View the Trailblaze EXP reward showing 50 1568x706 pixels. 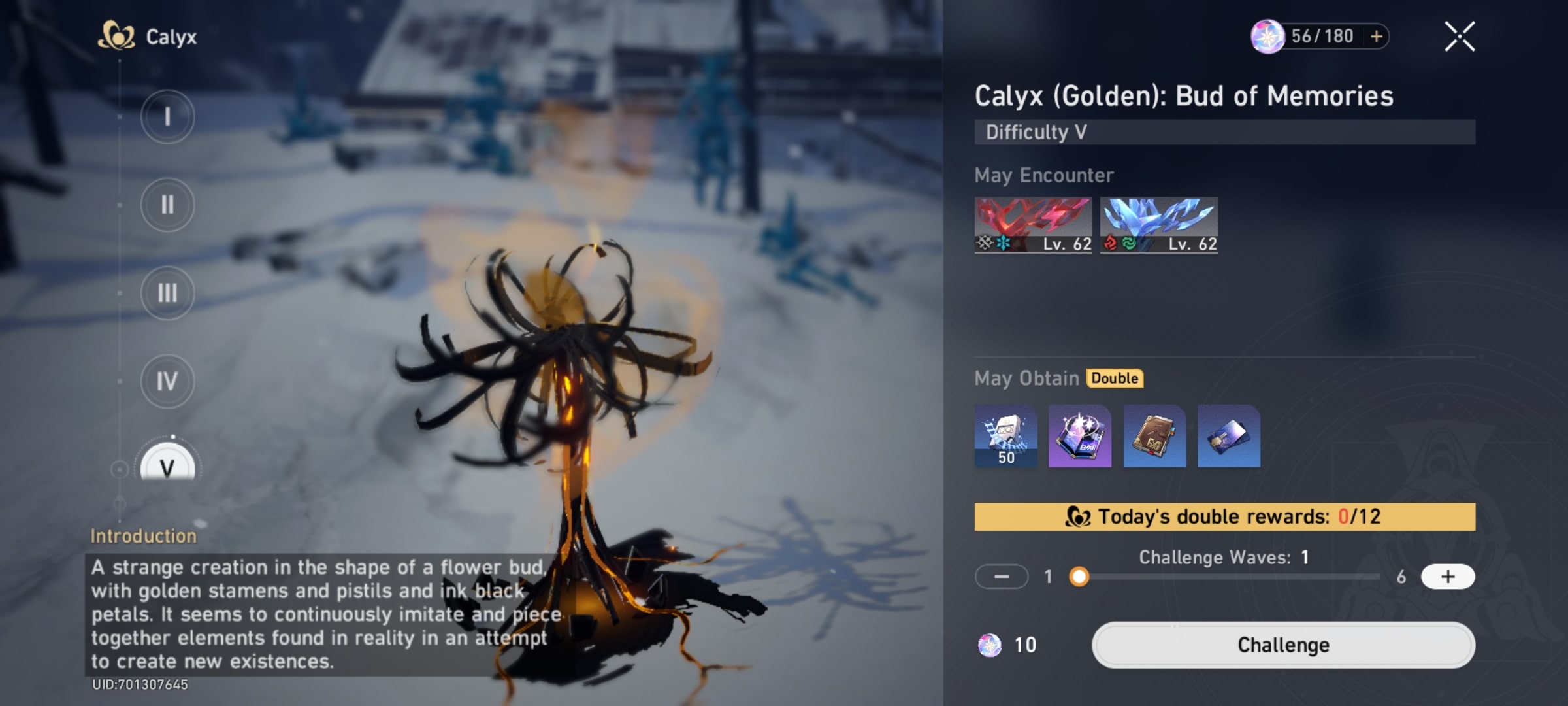(x=1005, y=435)
